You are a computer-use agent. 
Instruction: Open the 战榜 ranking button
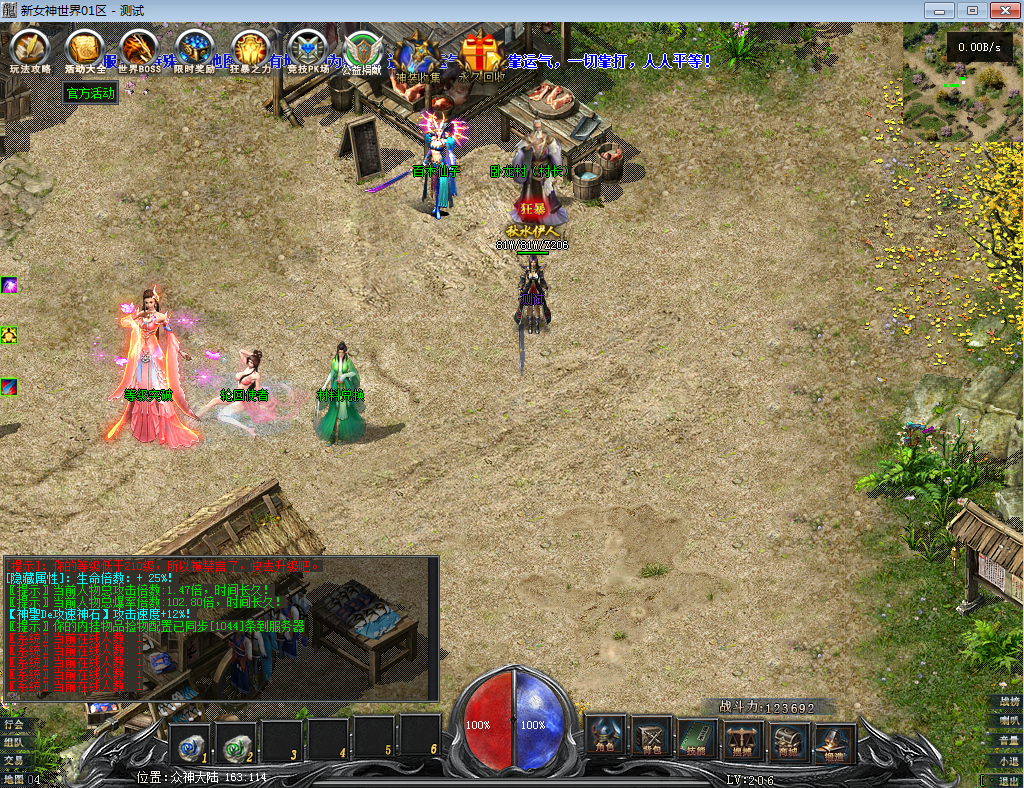pyautogui.click(x=1008, y=702)
